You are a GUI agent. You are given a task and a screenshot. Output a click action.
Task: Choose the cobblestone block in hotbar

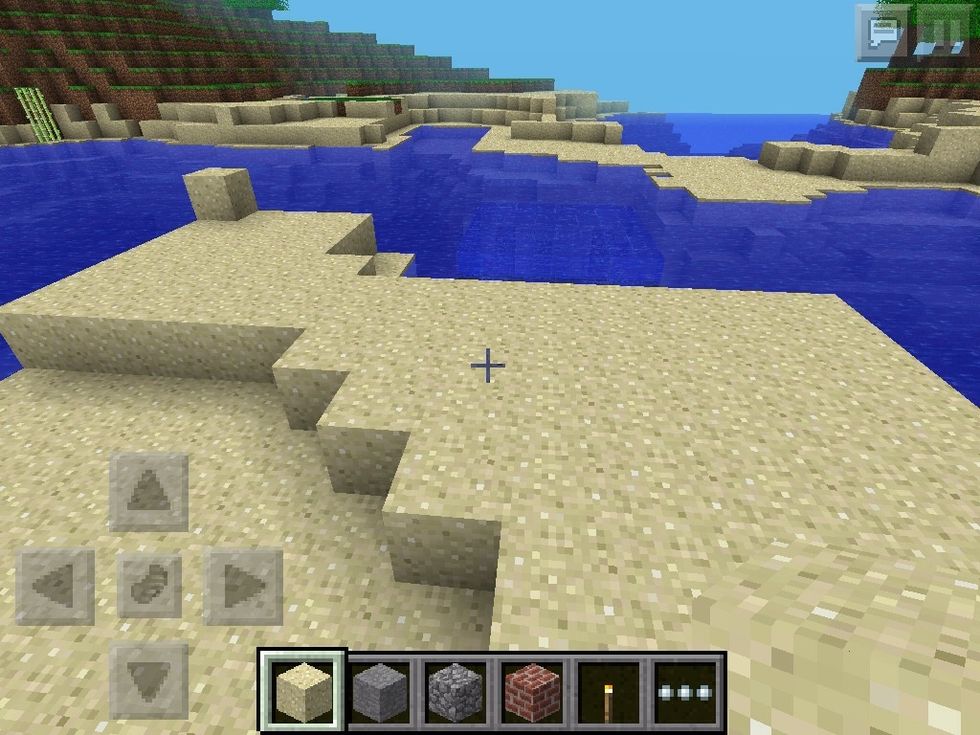point(455,689)
